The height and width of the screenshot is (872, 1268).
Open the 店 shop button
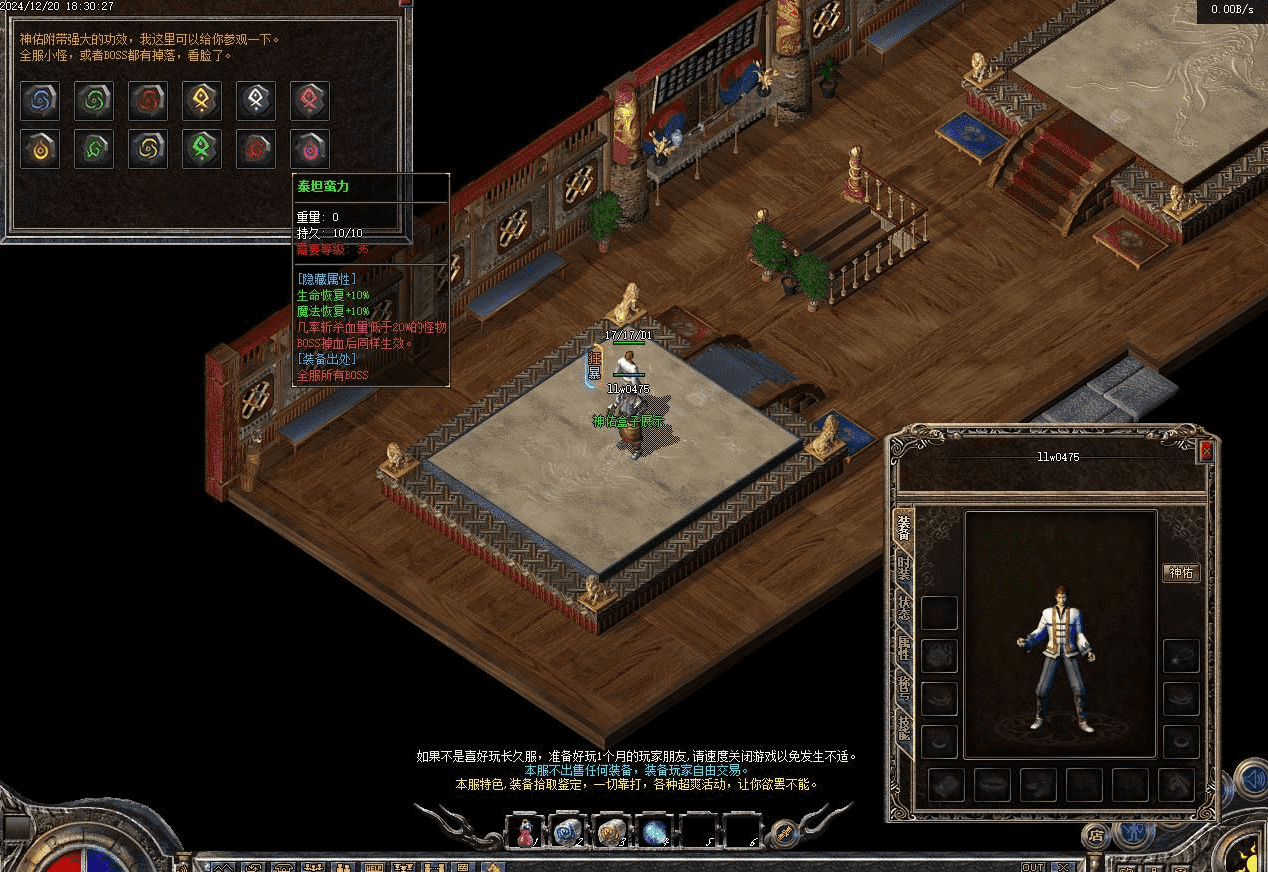click(1096, 834)
